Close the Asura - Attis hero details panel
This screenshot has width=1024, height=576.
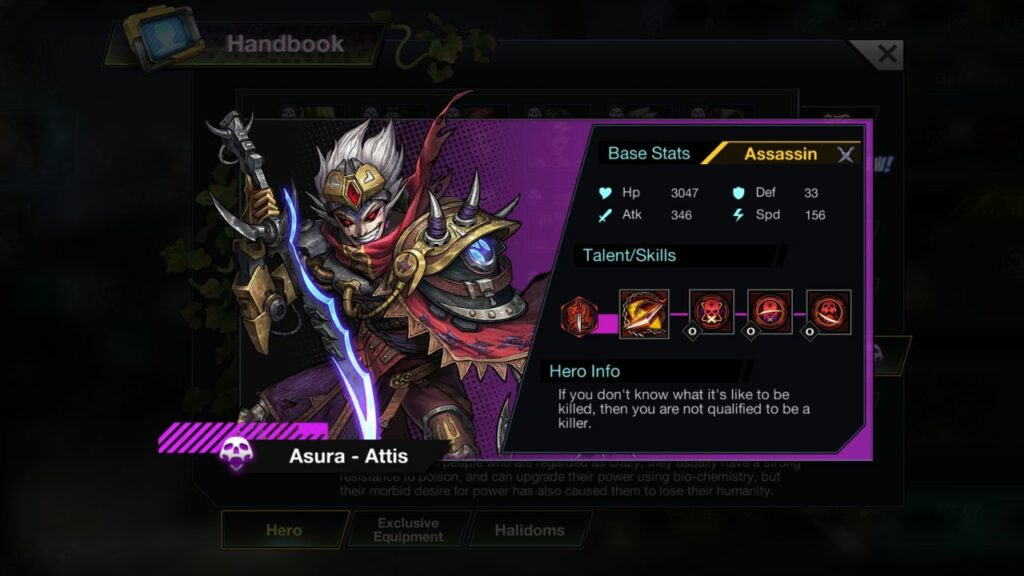click(x=846, y=154)
